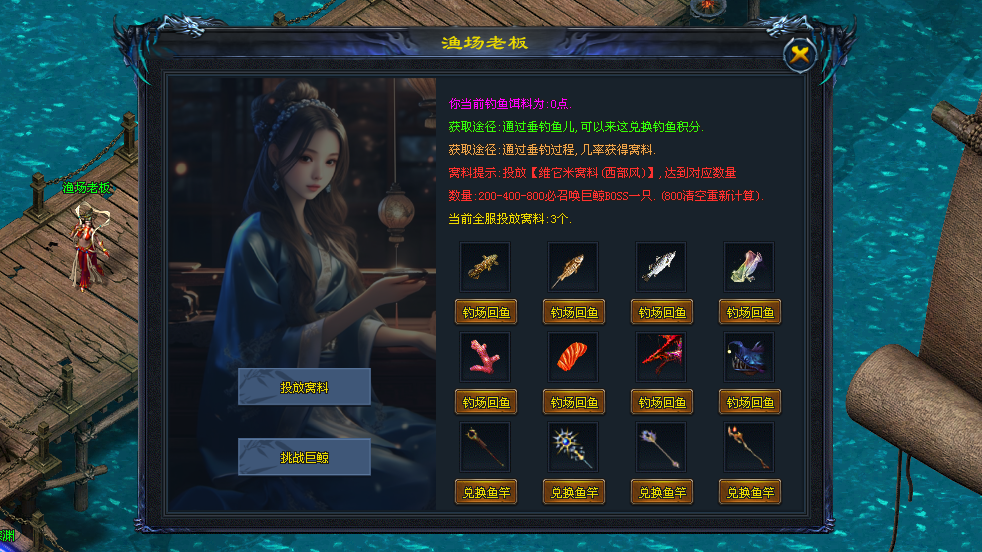Select the red lobster item slot
Viewport: 982px width, 552px height.
[x=661, y=357]
